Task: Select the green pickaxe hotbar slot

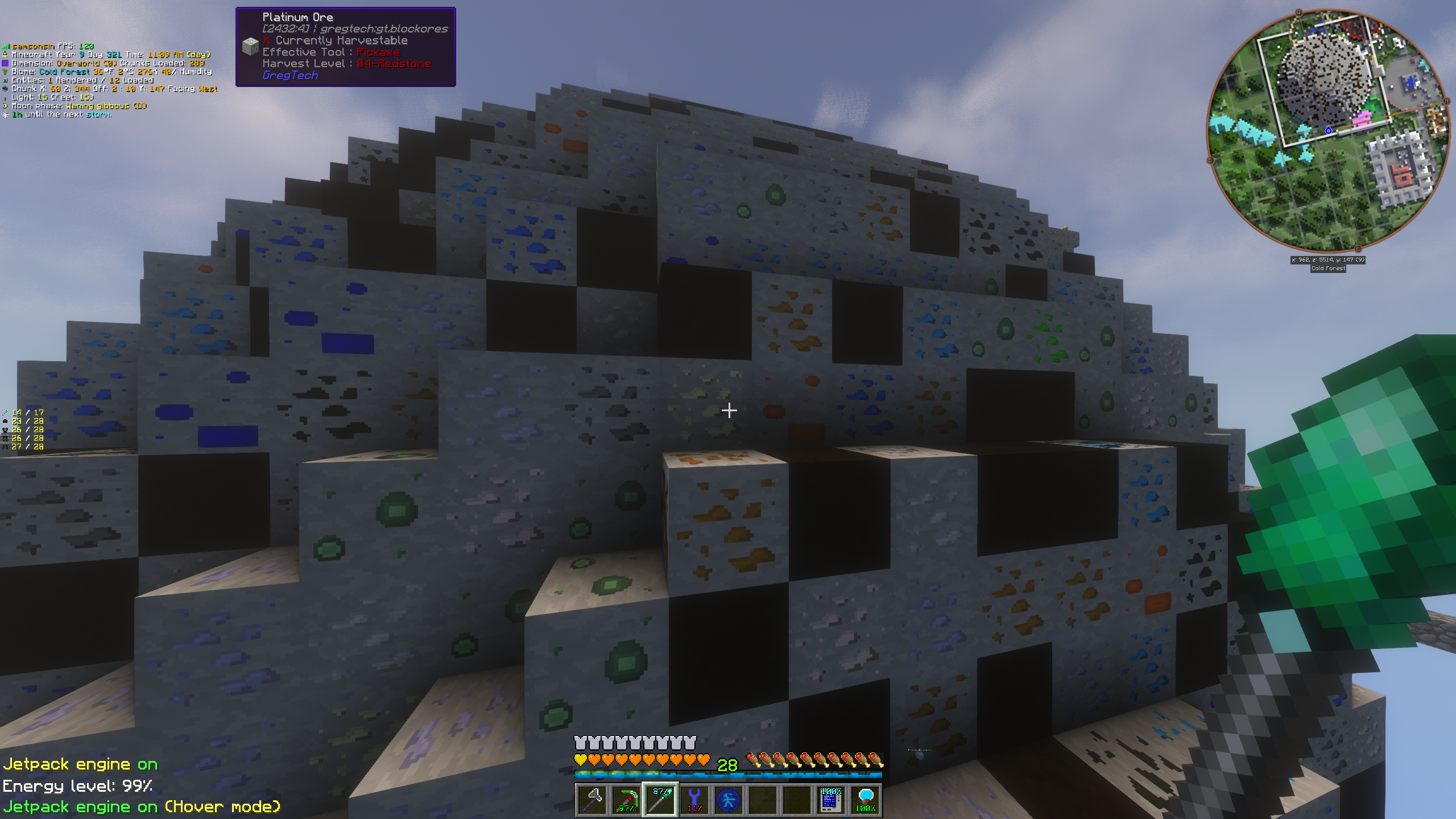Action: coord(626,800)
